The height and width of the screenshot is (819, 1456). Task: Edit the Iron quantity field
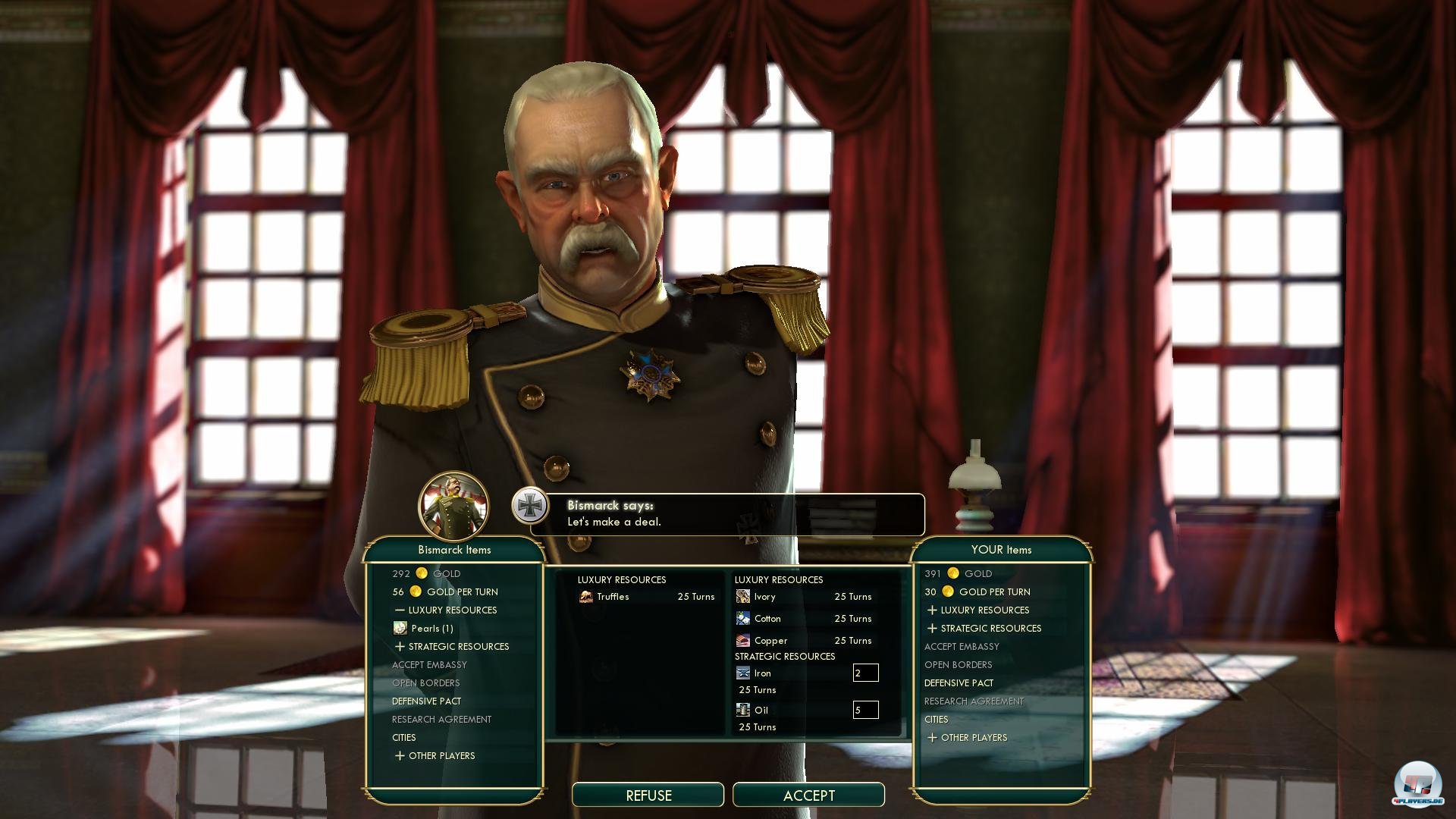(x=865, y=673)
